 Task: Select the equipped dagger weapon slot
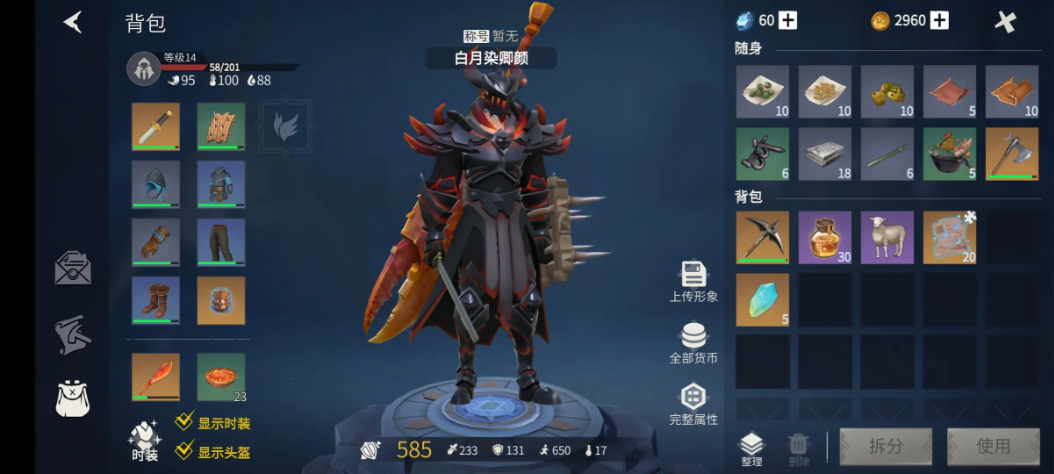[156, 126]
